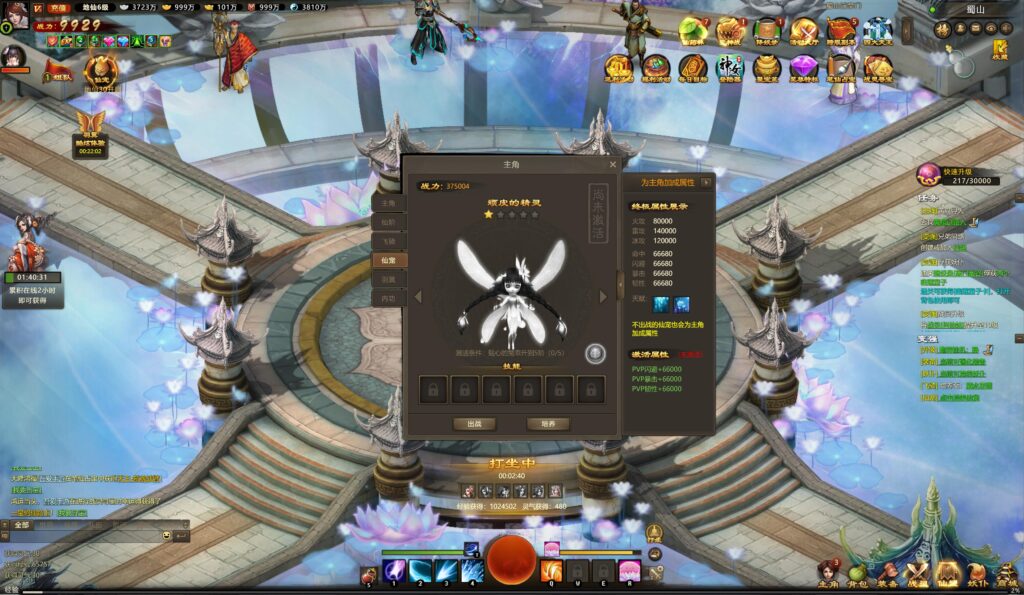1024x595 pixels.
Task: Activate the orange flame skill on Q
Action: coord(551,571)
